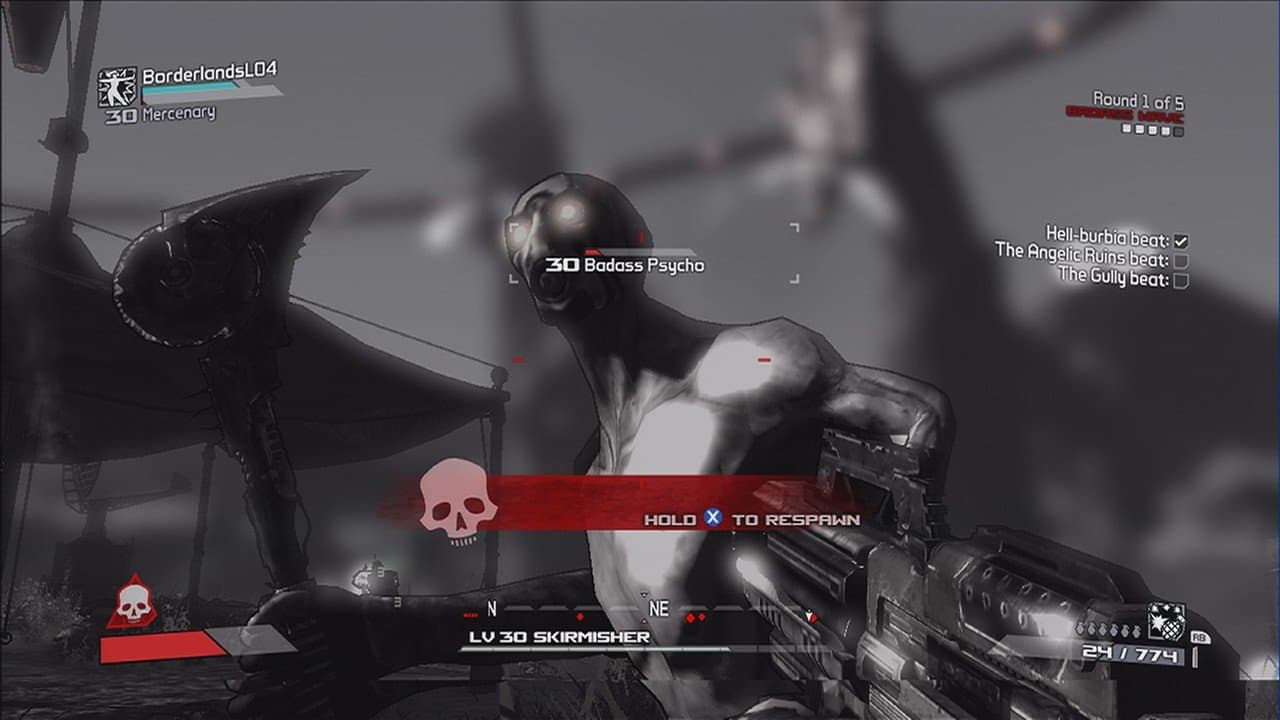1280x720 pixels.
Task: Click the RB button prompt icon
Action: tap(1201, 637)
